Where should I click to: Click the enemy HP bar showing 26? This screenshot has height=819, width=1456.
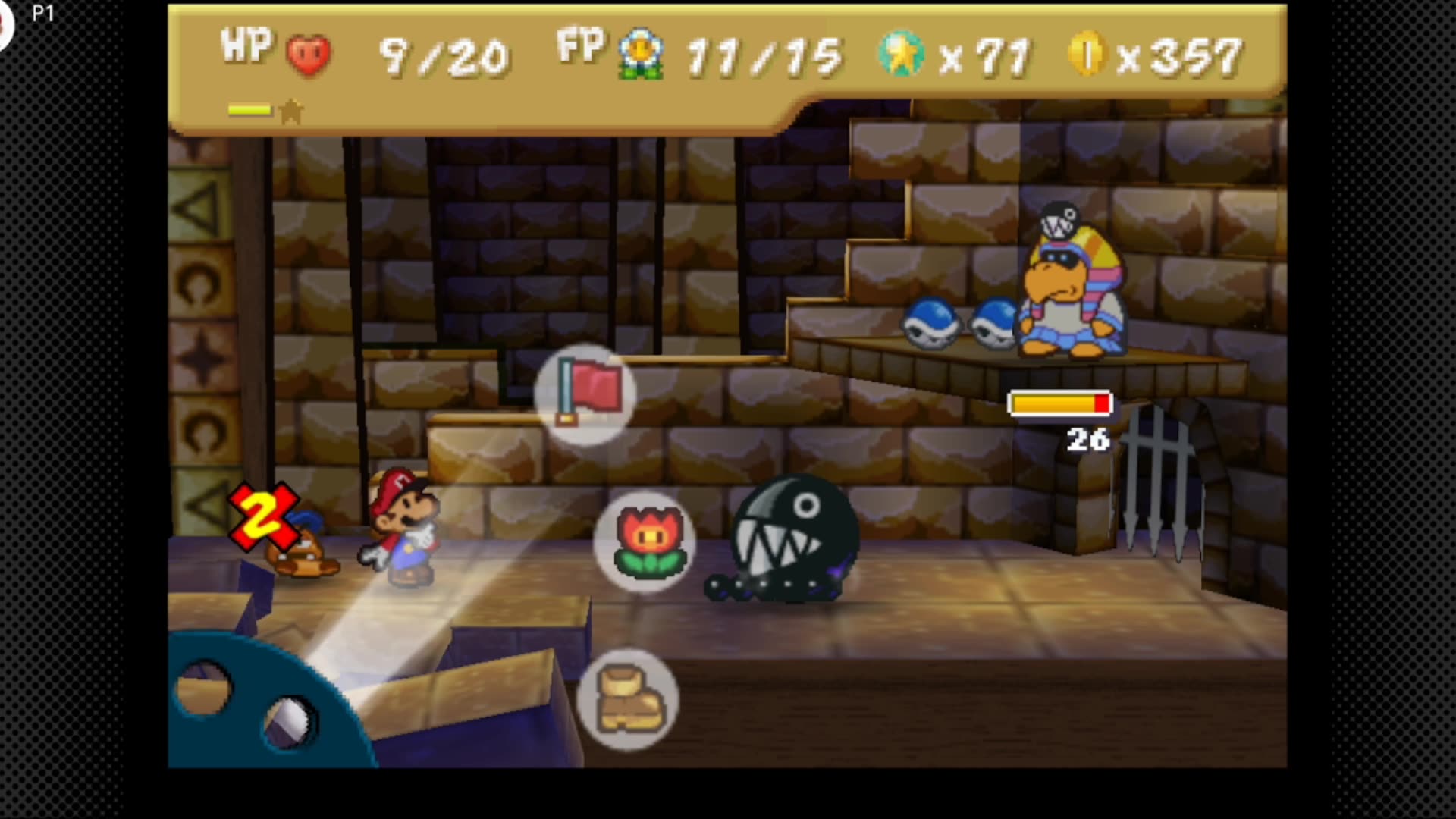(x=1059, y=404)
